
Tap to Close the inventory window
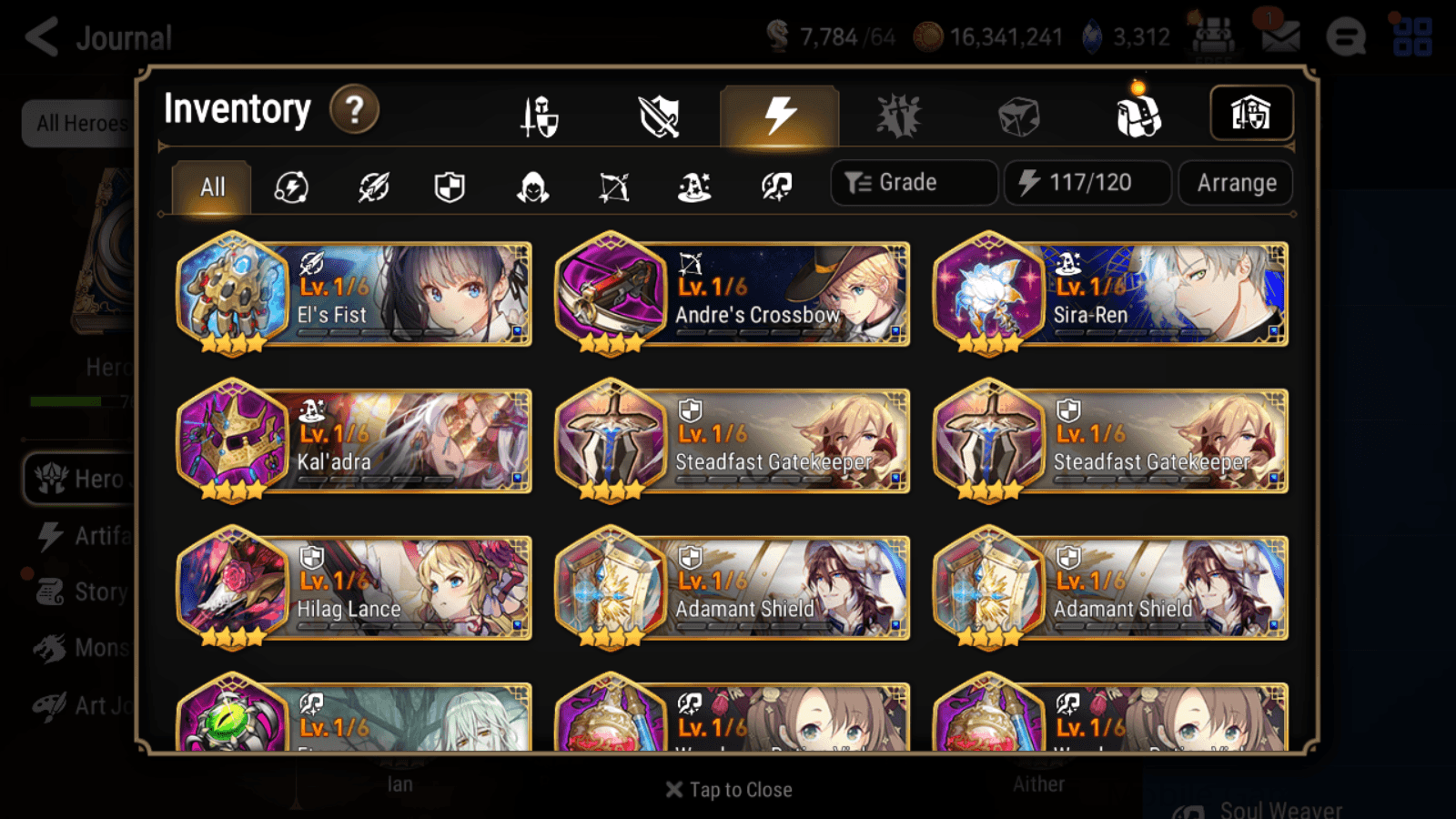click(728, 789)
